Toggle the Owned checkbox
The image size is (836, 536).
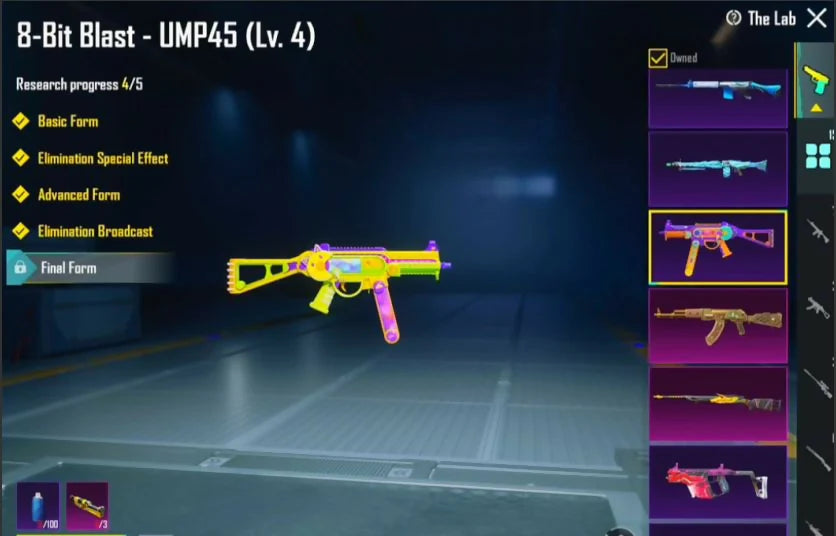tap(658, 58)
